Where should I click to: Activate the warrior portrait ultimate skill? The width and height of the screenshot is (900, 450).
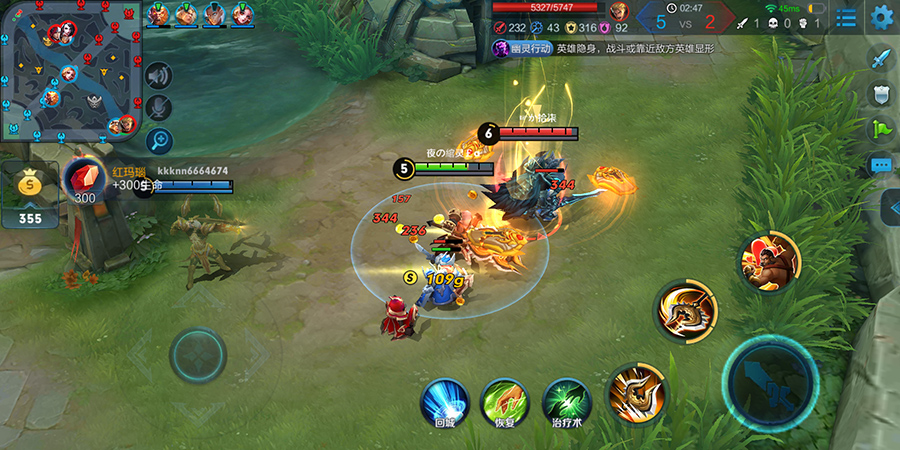[768, 262]
